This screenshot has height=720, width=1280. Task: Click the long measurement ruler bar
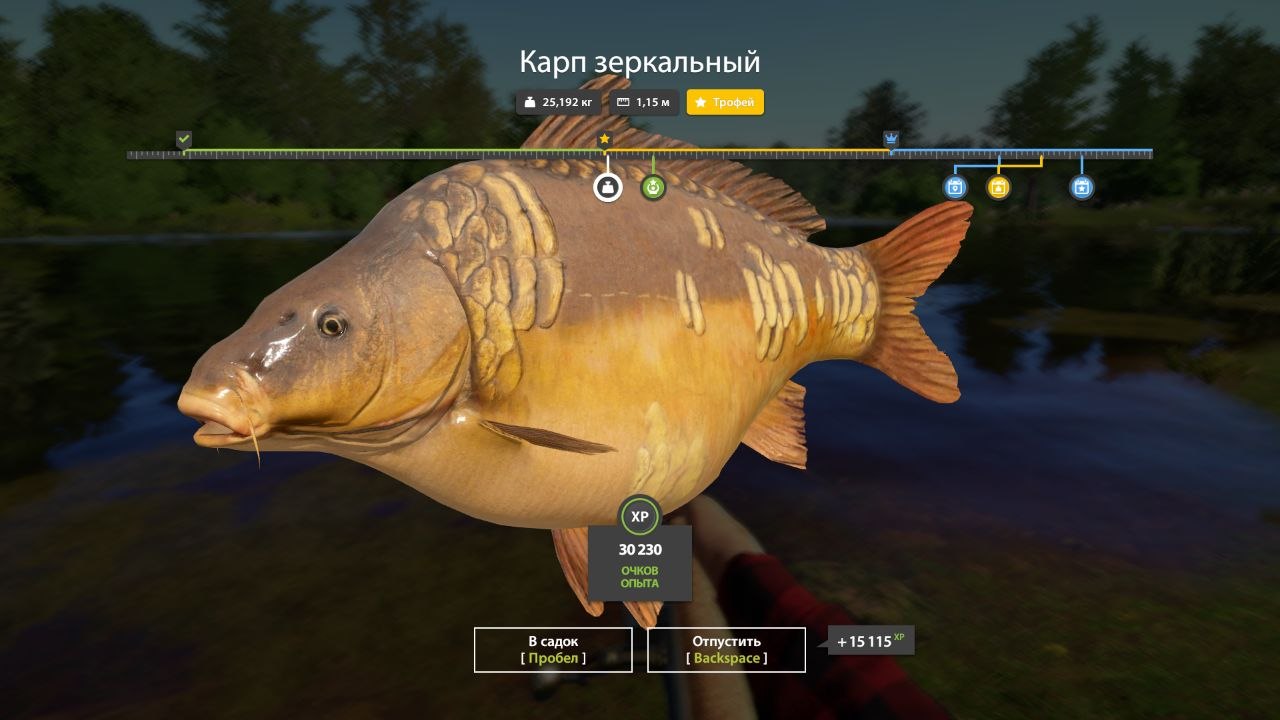[x=640, y=154]
